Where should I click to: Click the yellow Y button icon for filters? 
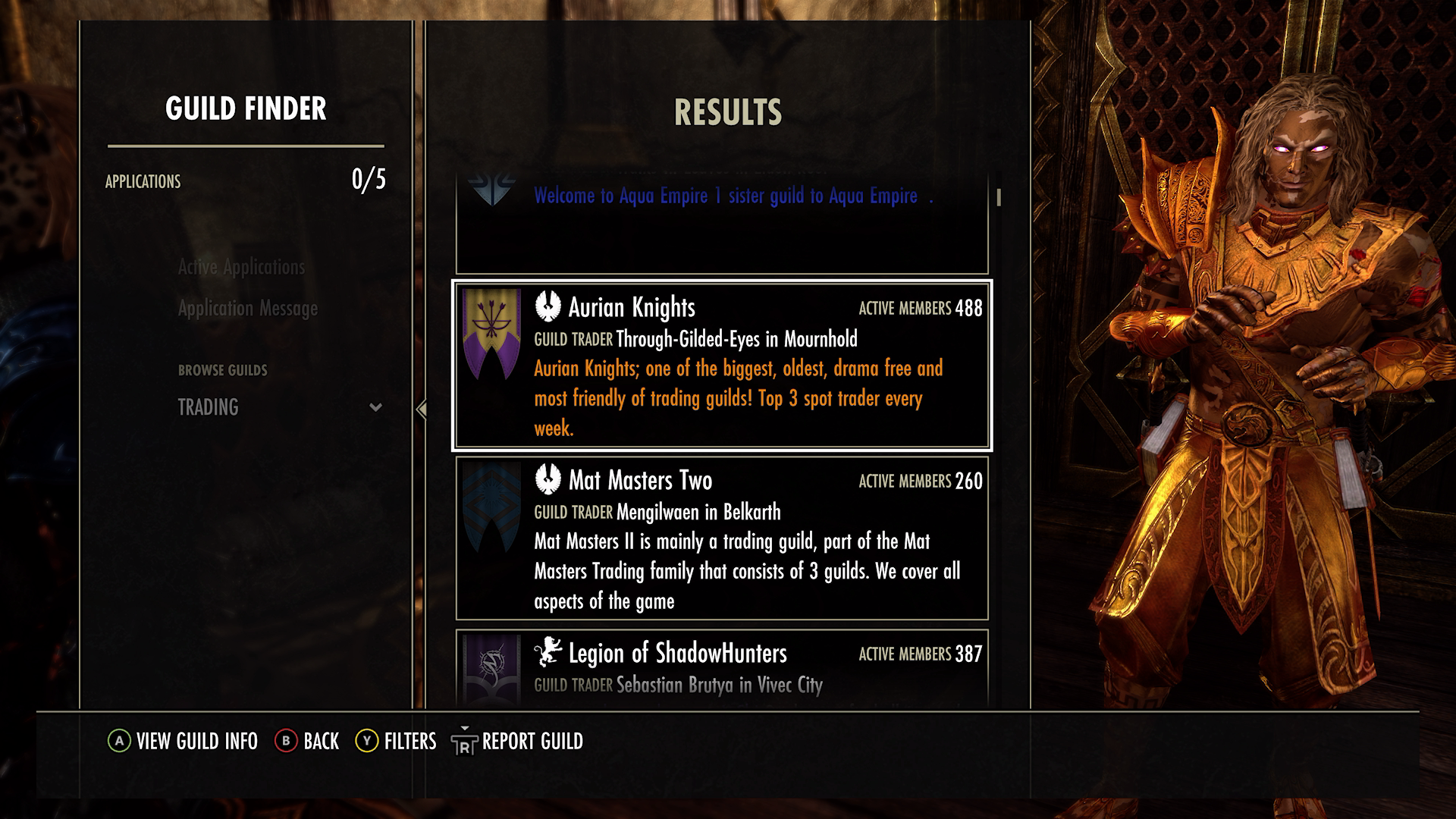[x=367, y=742]
